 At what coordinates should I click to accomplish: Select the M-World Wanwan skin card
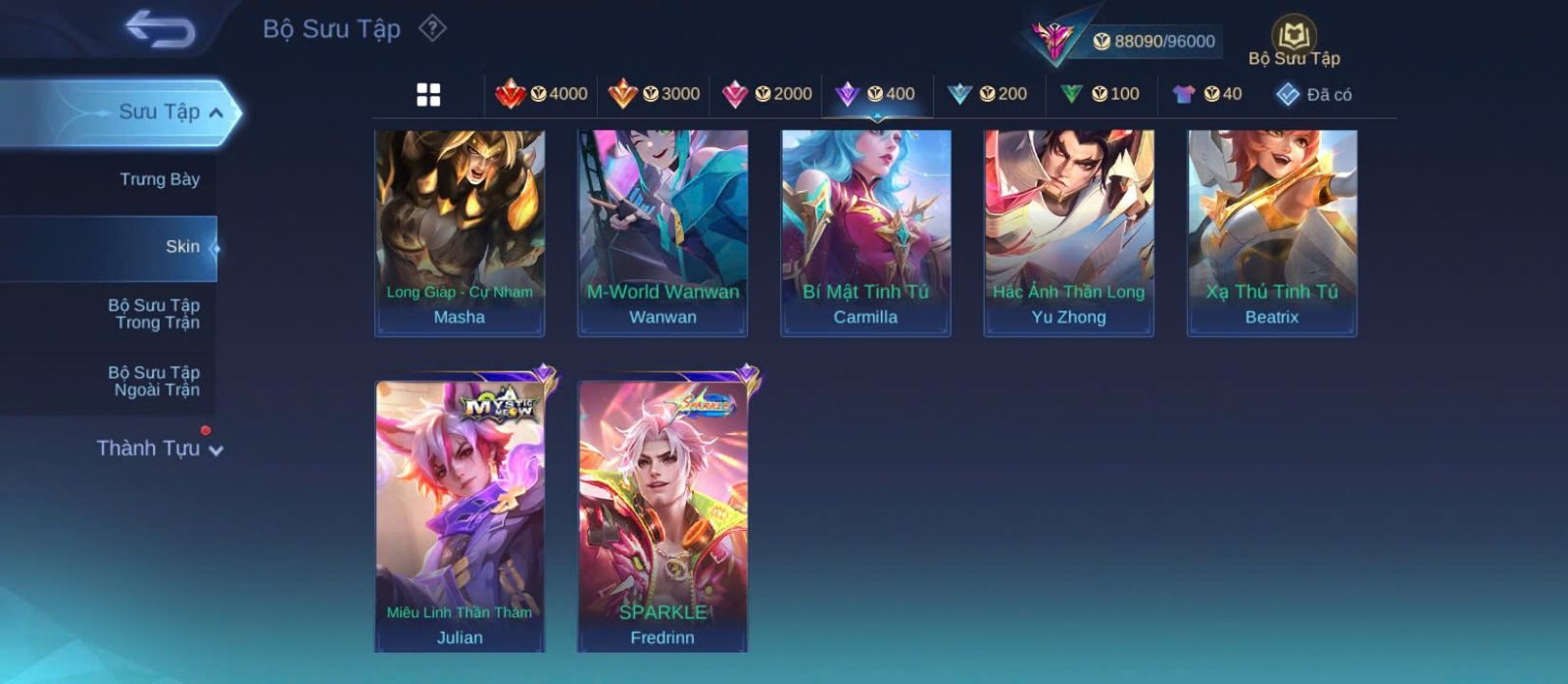pos(662,233)
